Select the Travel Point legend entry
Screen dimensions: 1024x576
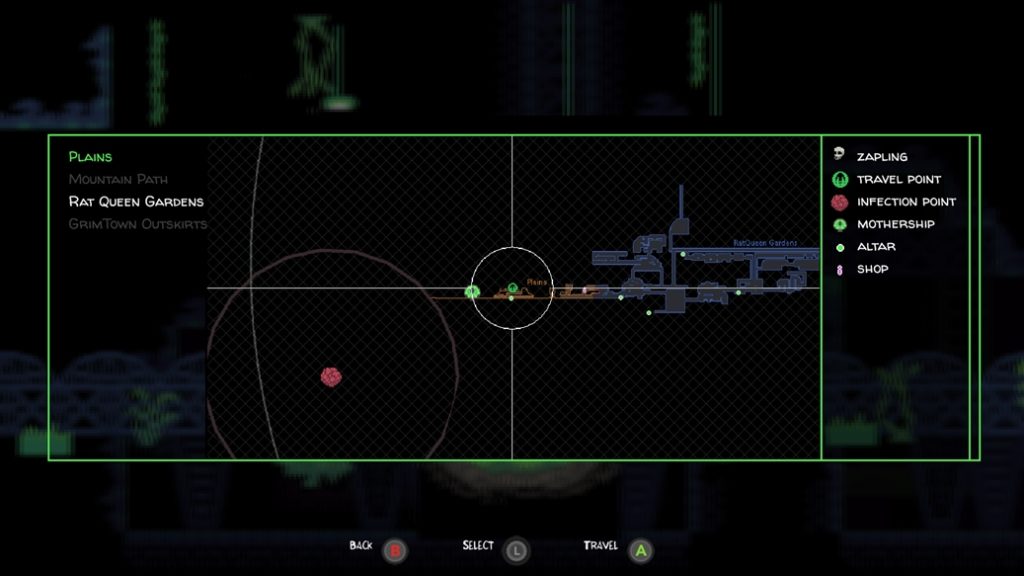click(898, 180)
